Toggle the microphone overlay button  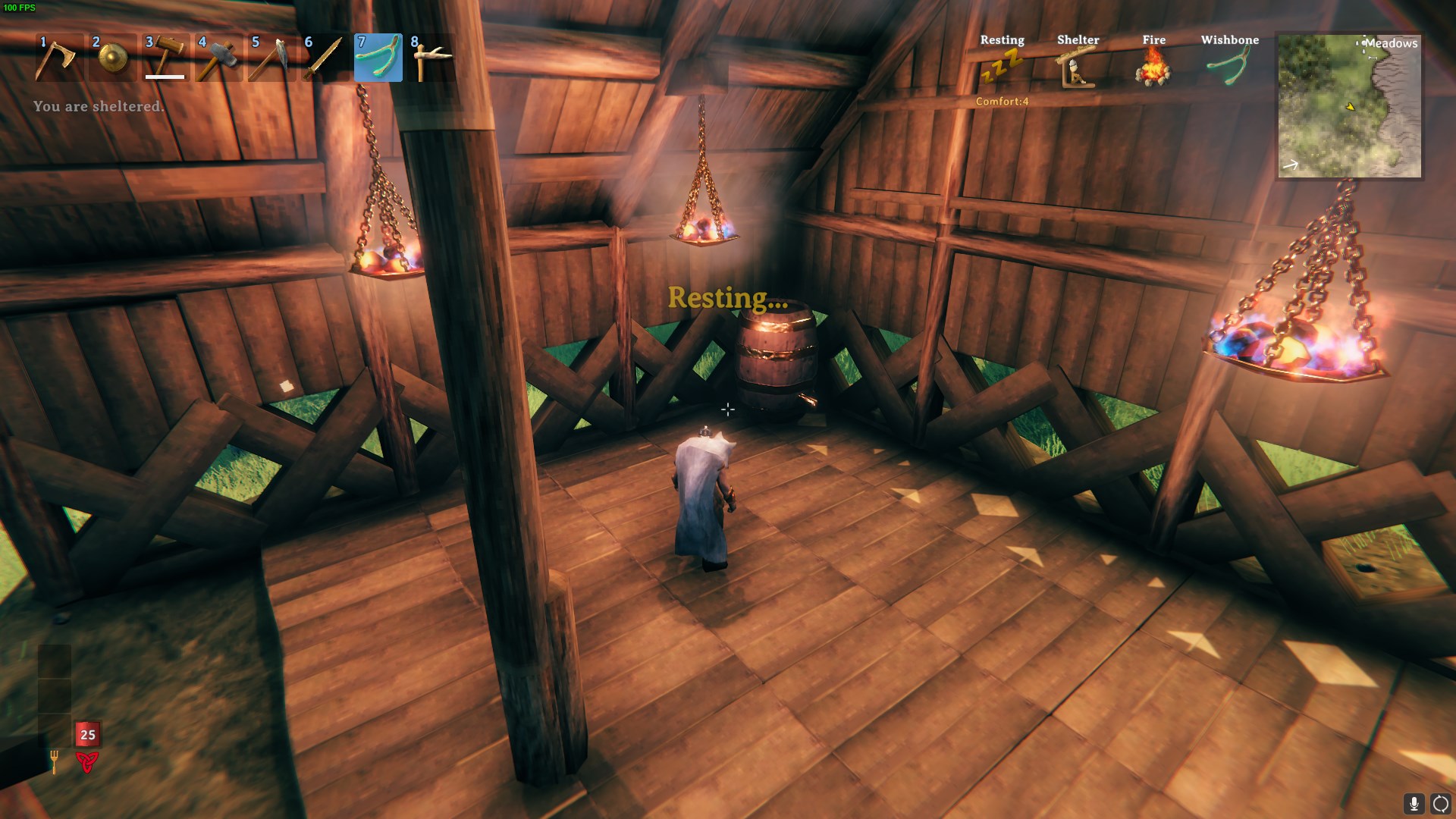coord(1414,804)
